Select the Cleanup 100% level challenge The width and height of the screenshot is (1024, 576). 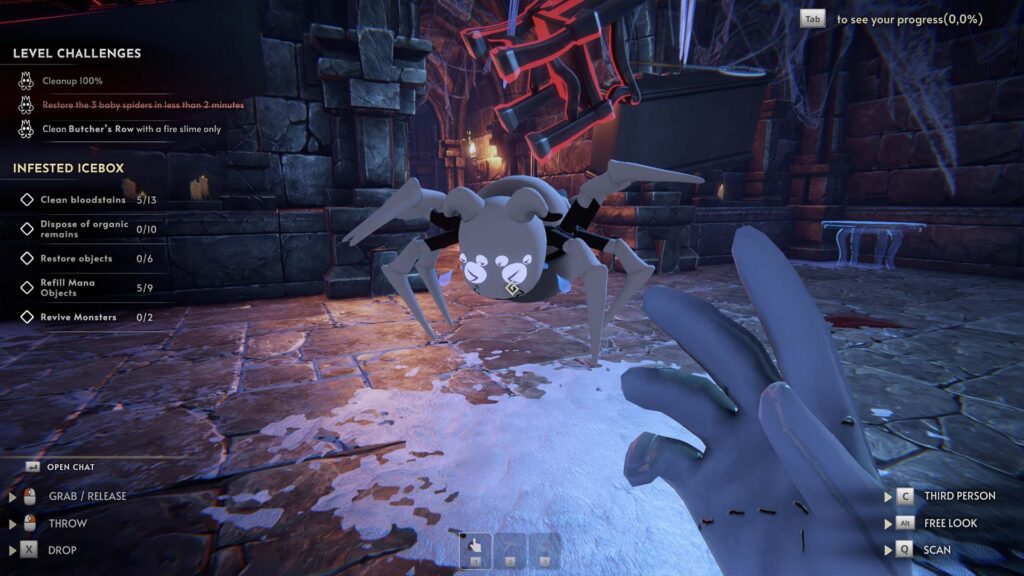[x=72, y=81]
